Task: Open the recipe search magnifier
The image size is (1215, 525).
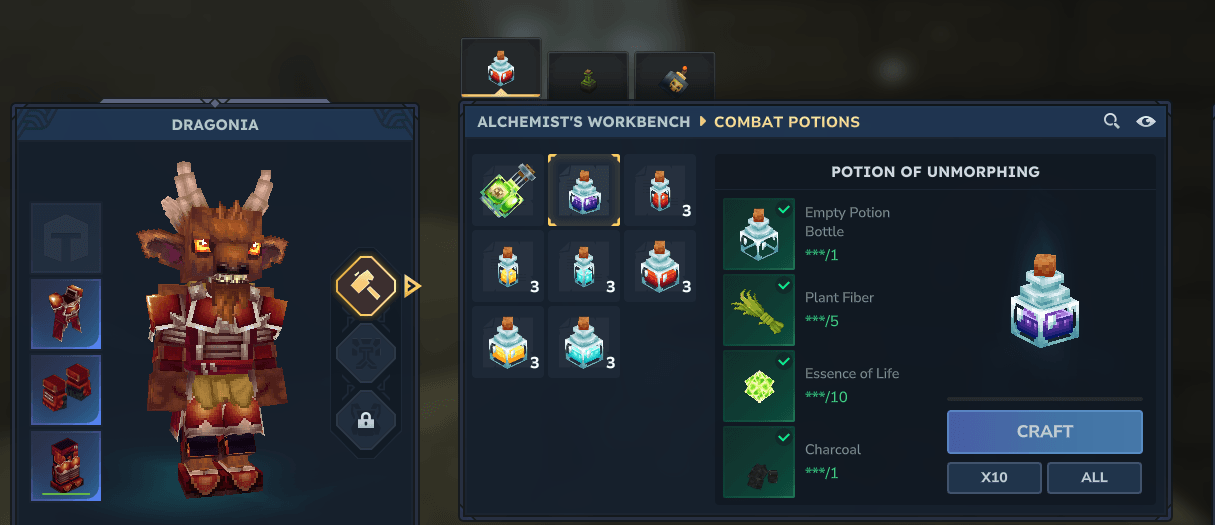Action: pyautogui.click(x=1111, y=121)
